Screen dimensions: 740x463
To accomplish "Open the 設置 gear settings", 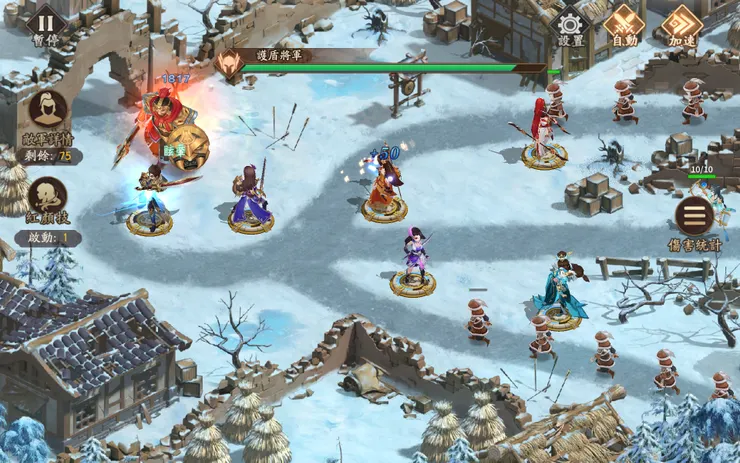I will pos(571,25).
